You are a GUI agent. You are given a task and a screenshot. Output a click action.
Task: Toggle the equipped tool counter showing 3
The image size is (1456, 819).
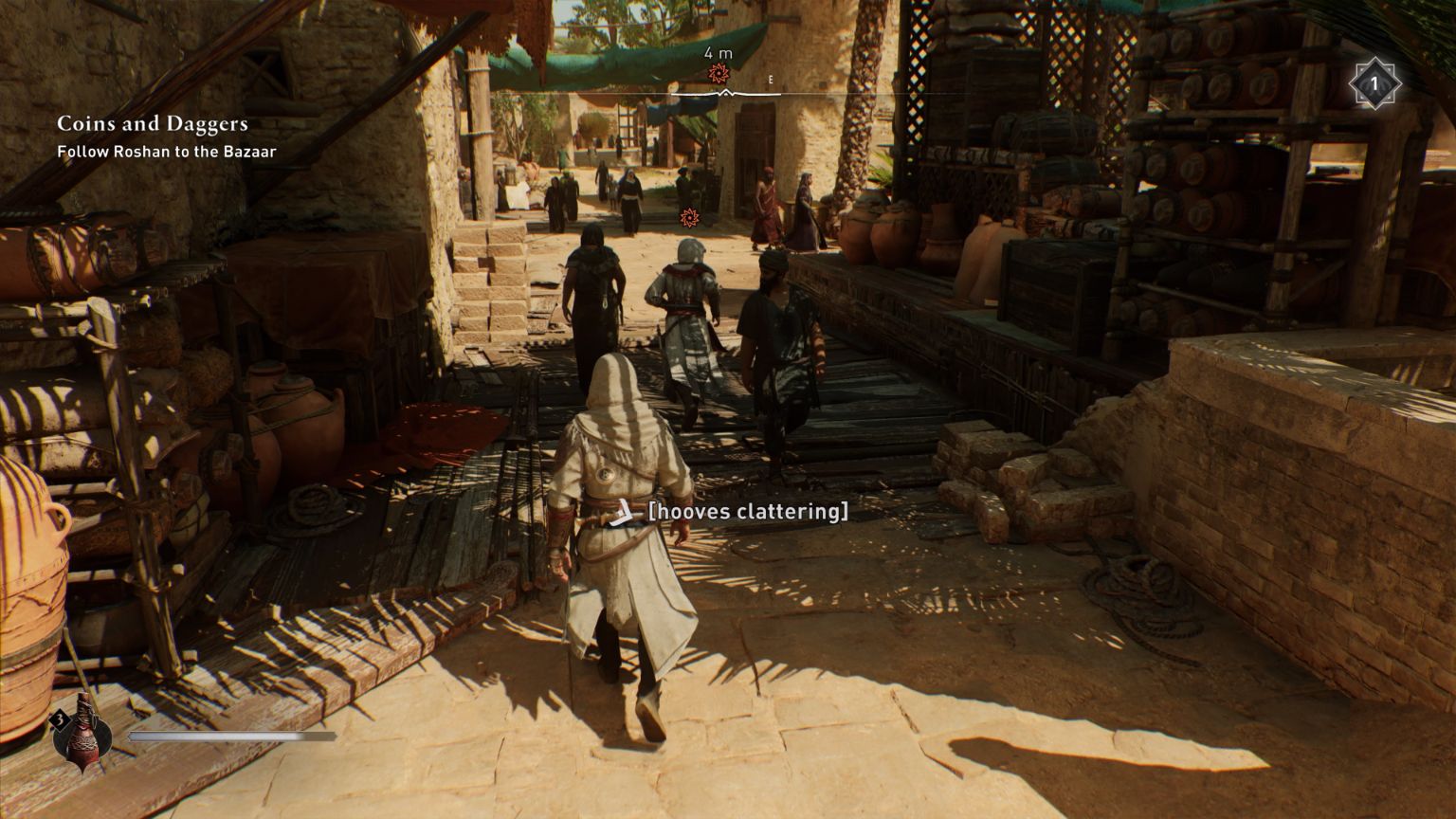coord(59,720)
